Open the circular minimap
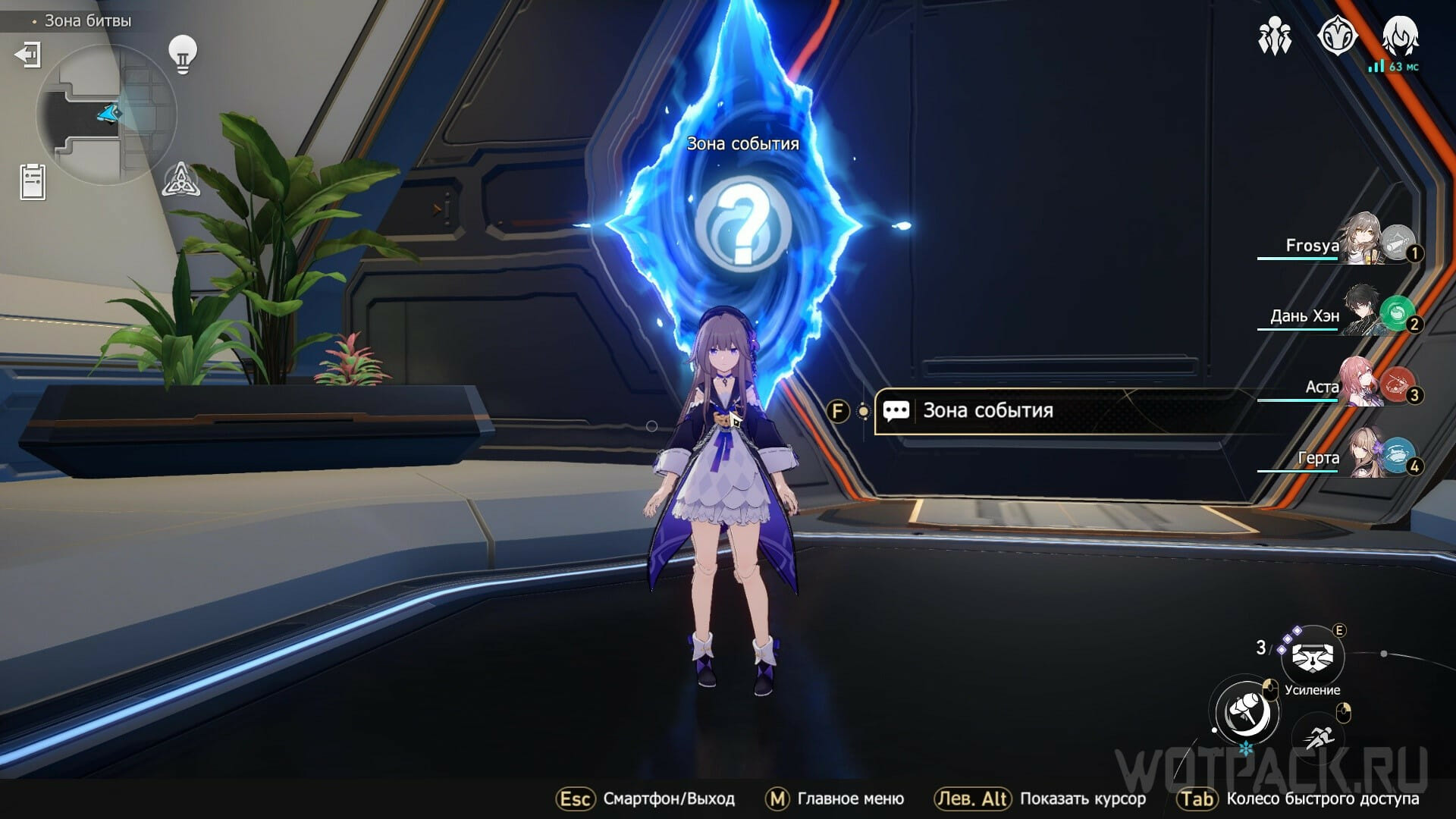Image resolution: width=1456 pixels, height=819 pixels. [106, 115]
